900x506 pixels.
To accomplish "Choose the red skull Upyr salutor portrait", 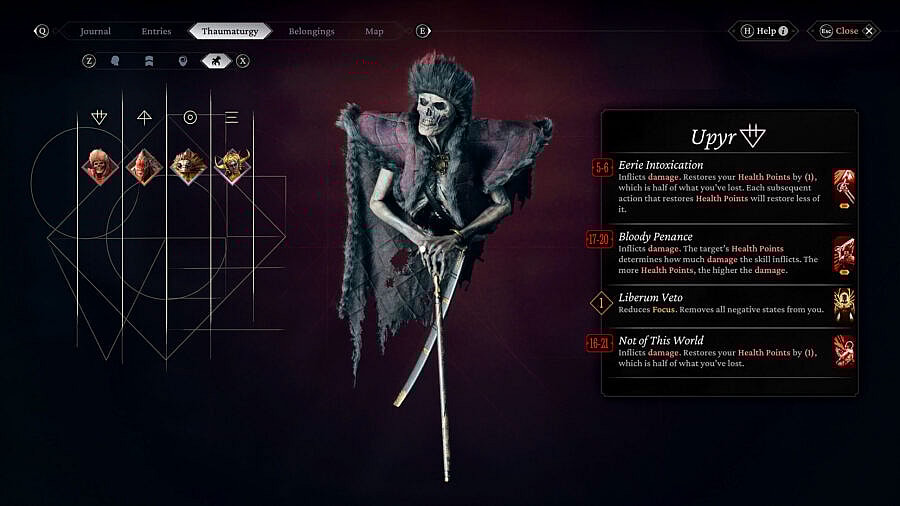I will pos(100,166).
